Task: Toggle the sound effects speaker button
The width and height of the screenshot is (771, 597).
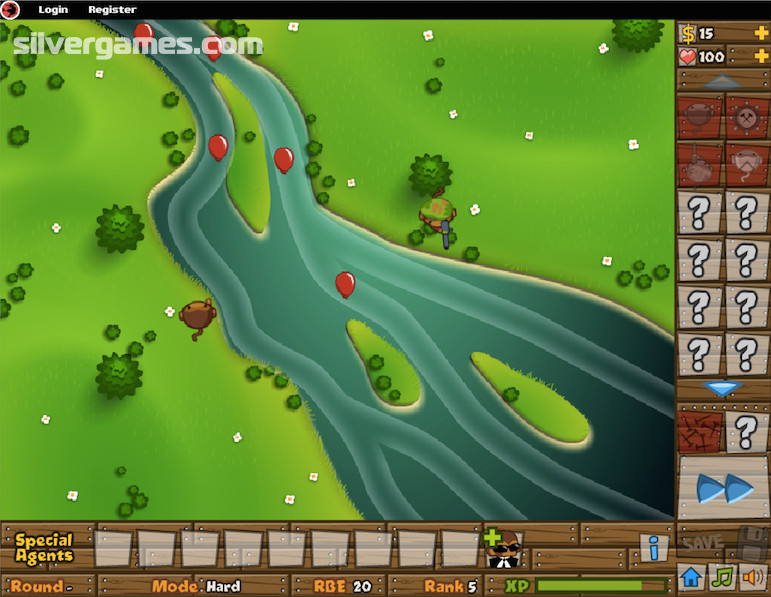Action: (x=751, y=577)
